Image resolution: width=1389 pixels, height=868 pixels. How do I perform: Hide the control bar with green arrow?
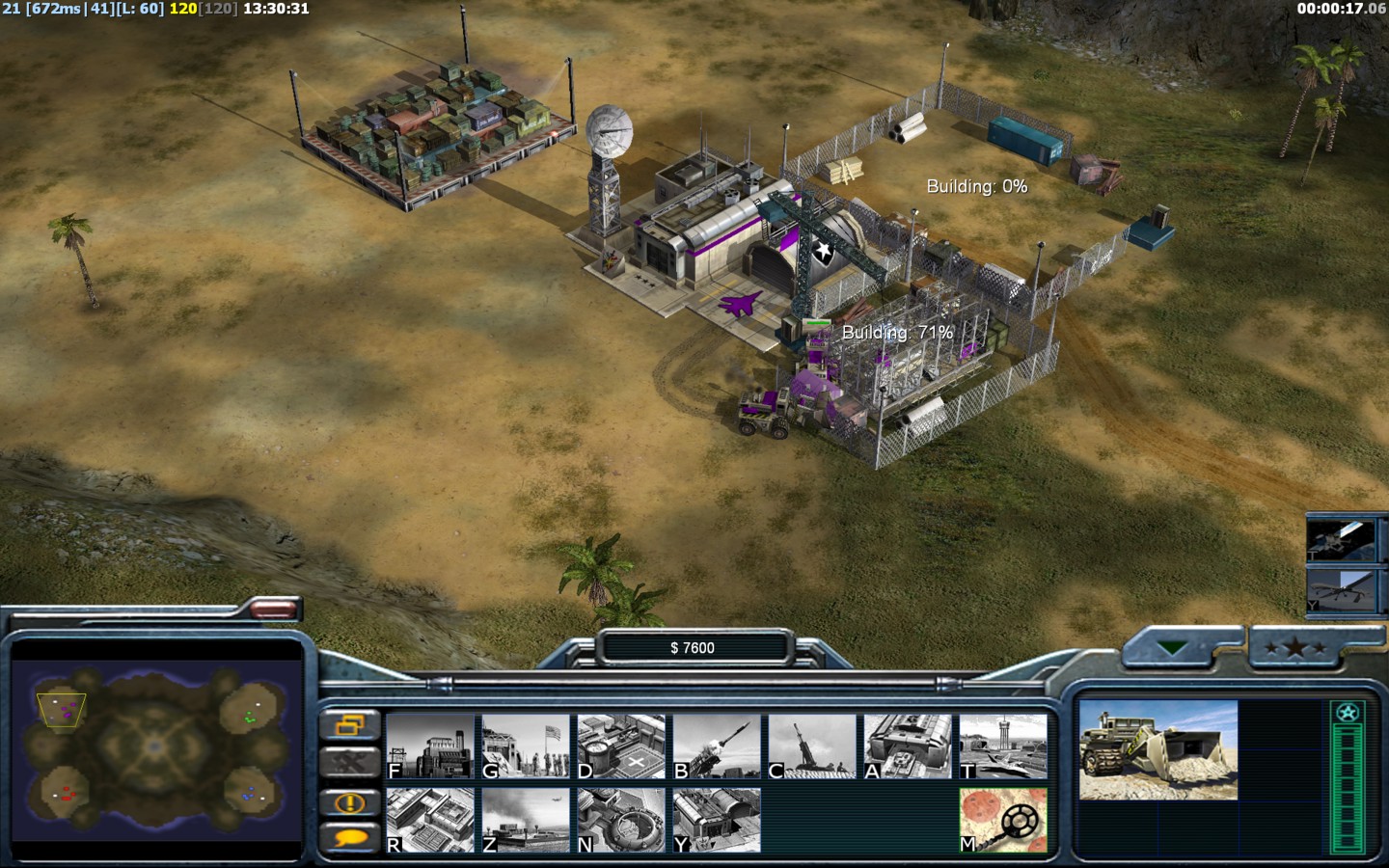click(x=1173, y=648)
